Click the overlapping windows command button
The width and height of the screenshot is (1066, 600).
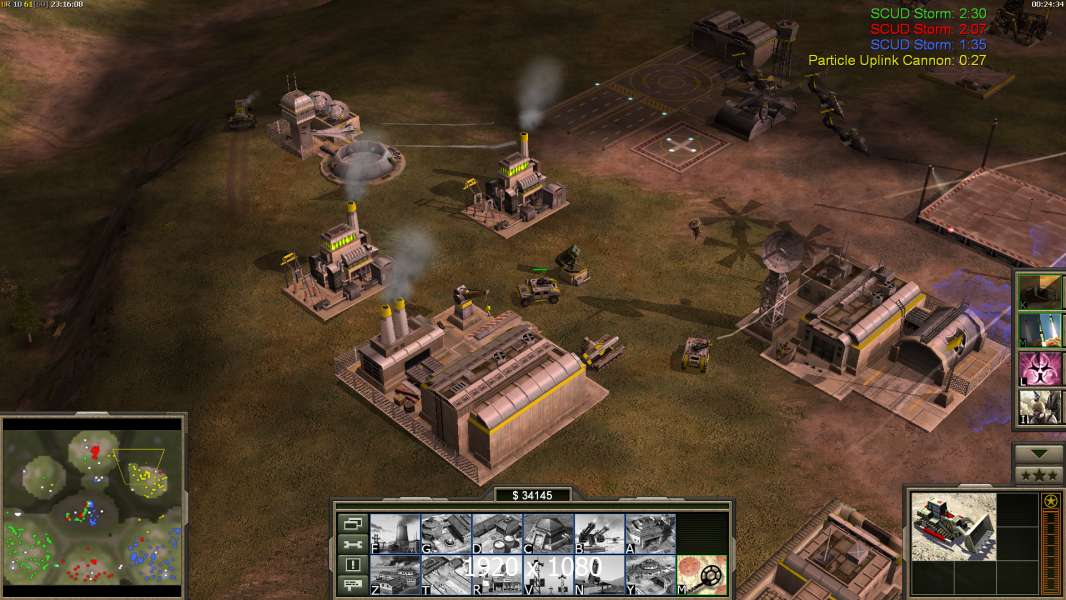(353, 524)
